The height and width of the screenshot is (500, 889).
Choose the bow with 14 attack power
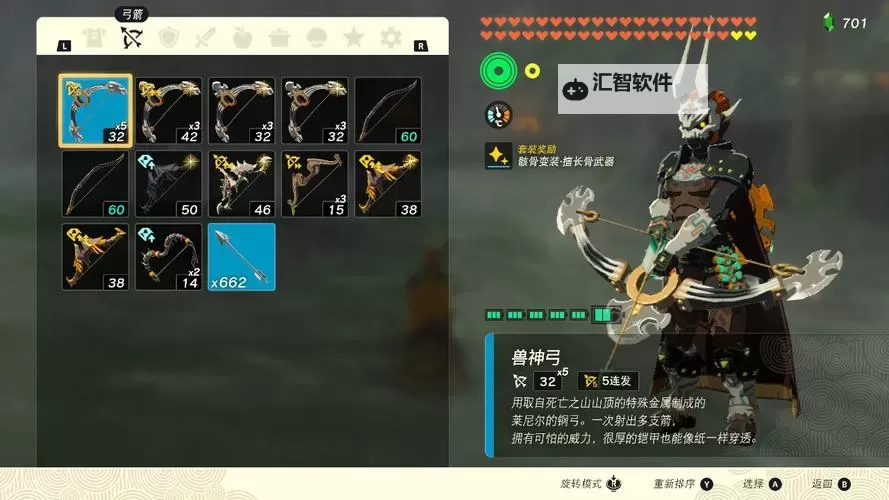point(168,257)
